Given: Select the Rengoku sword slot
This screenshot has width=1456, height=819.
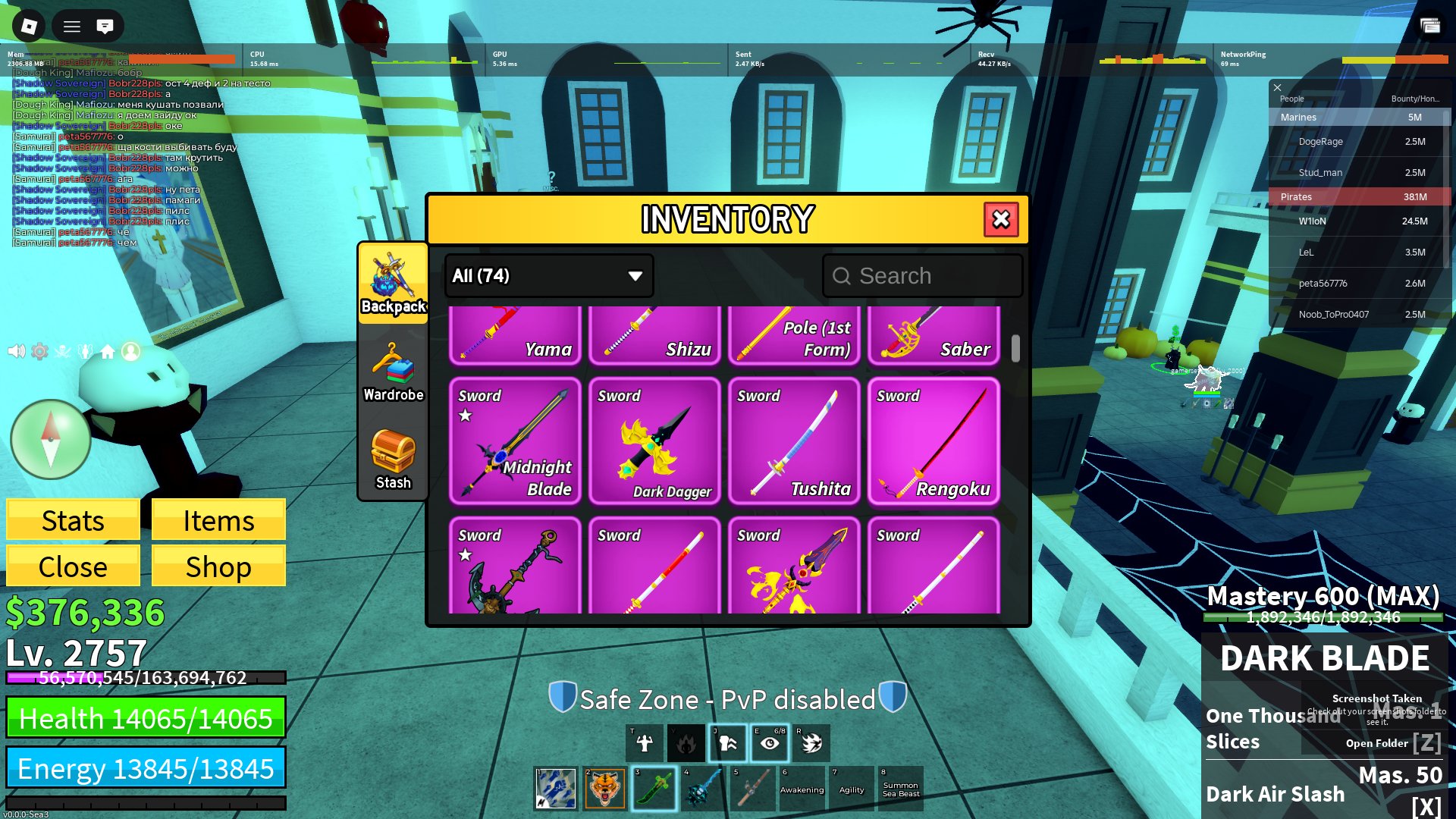Looking at the screenshot, I should (x=934, y=441).
